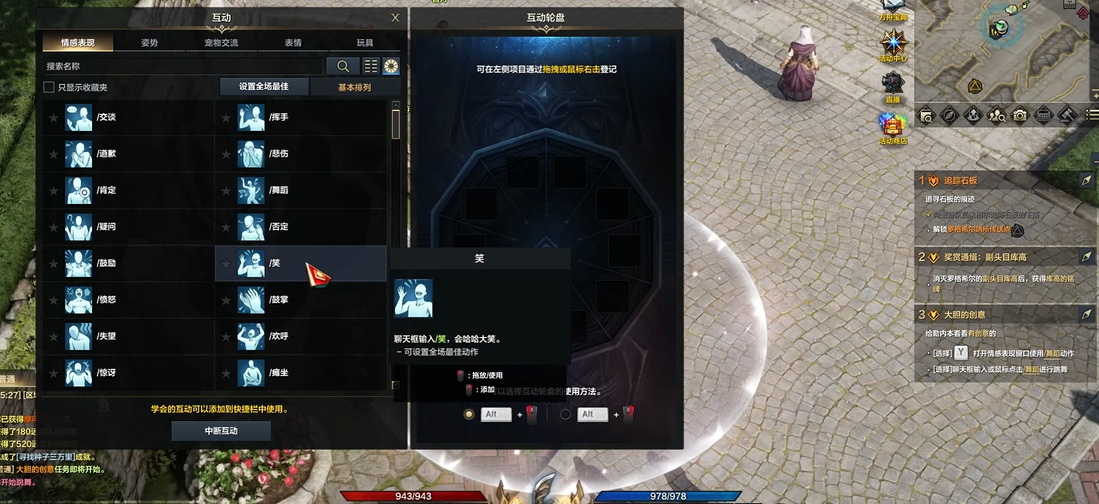Toggle the 只显示收藏夹 favorites-only checkbox
Image resolution: width=1099 pixels, height=504 pixels.
coord(49,88)
